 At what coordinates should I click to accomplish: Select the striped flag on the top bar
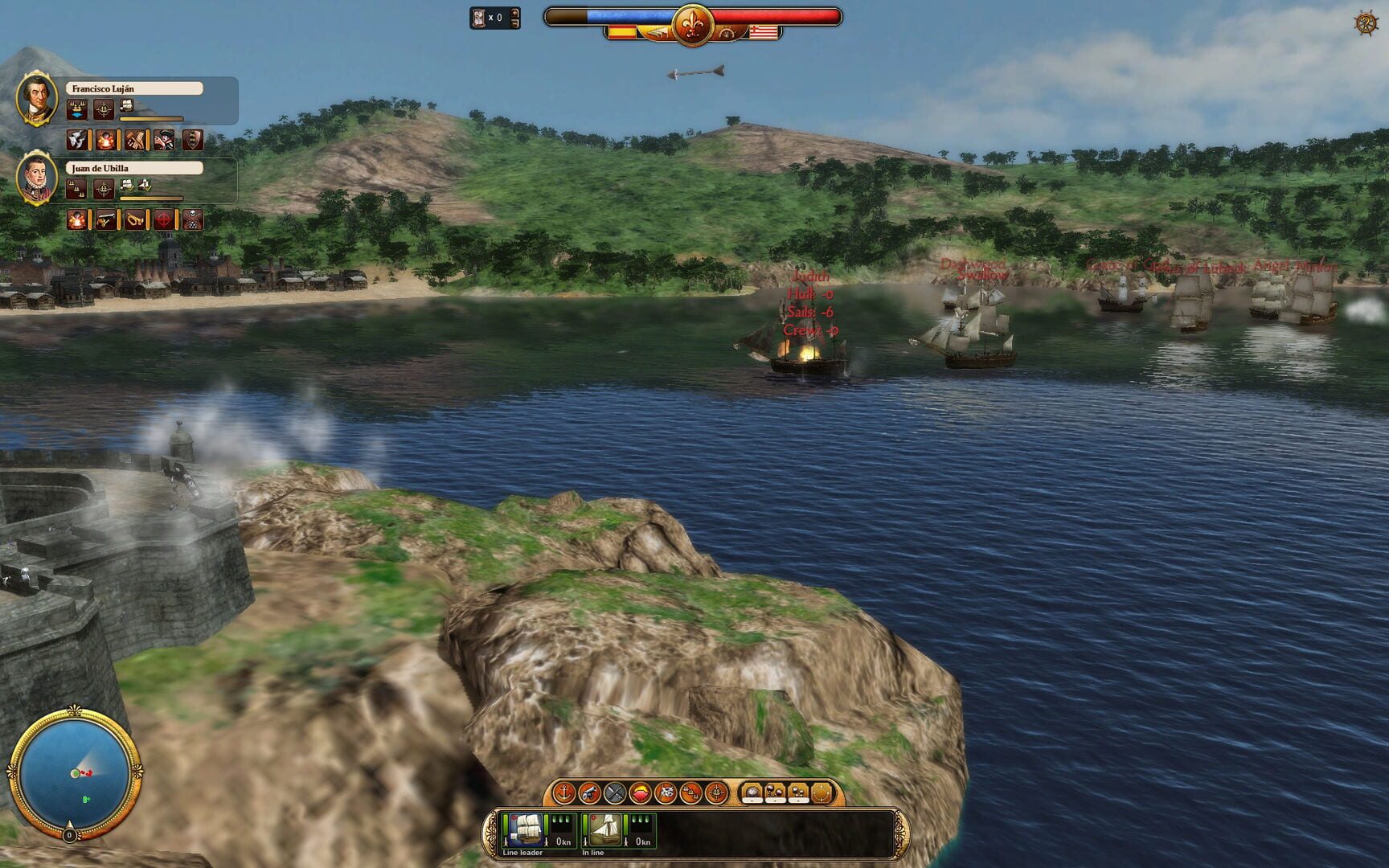[764, 33]
